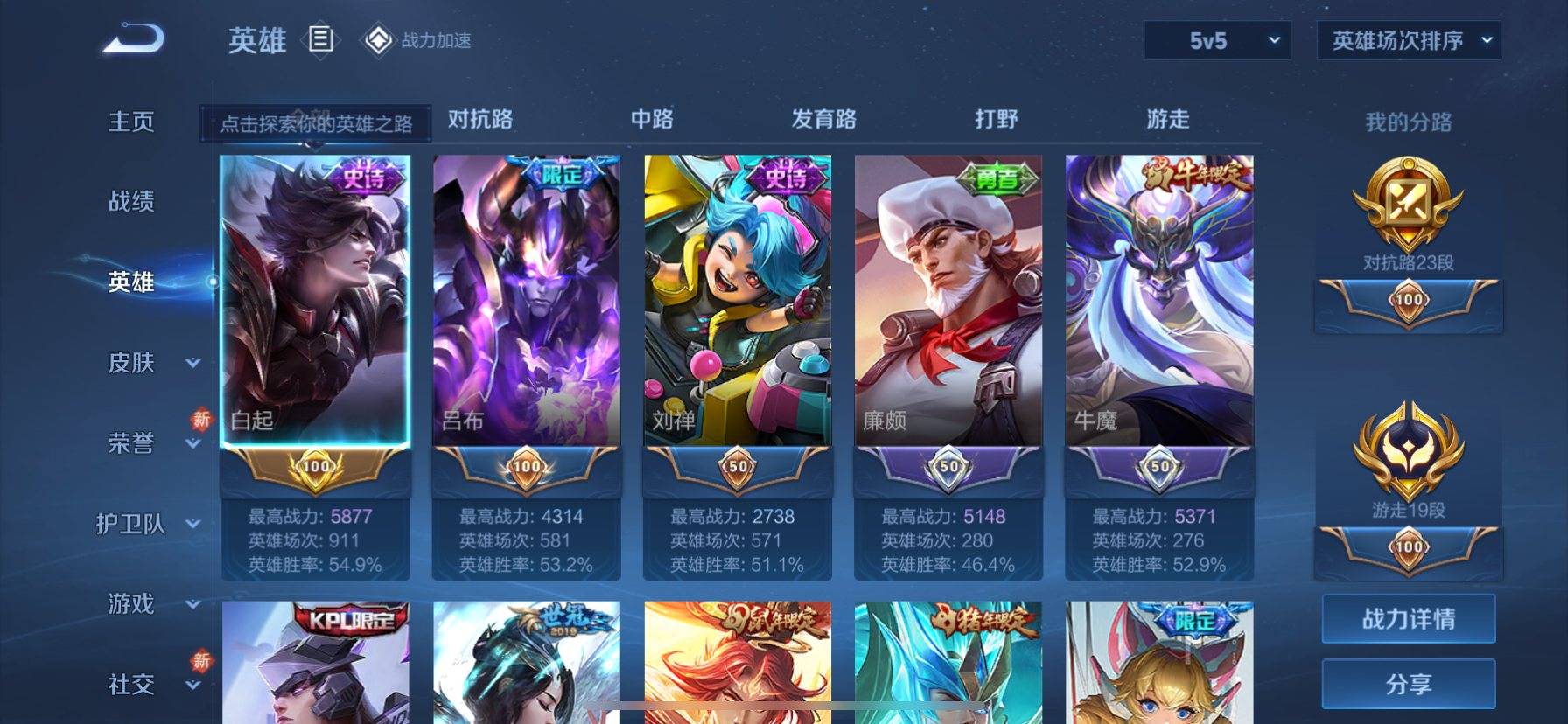The height and width of the screenshot is (724, 1568).
Task: Switch to the 对抗路 tab
Action: point(480,119)
